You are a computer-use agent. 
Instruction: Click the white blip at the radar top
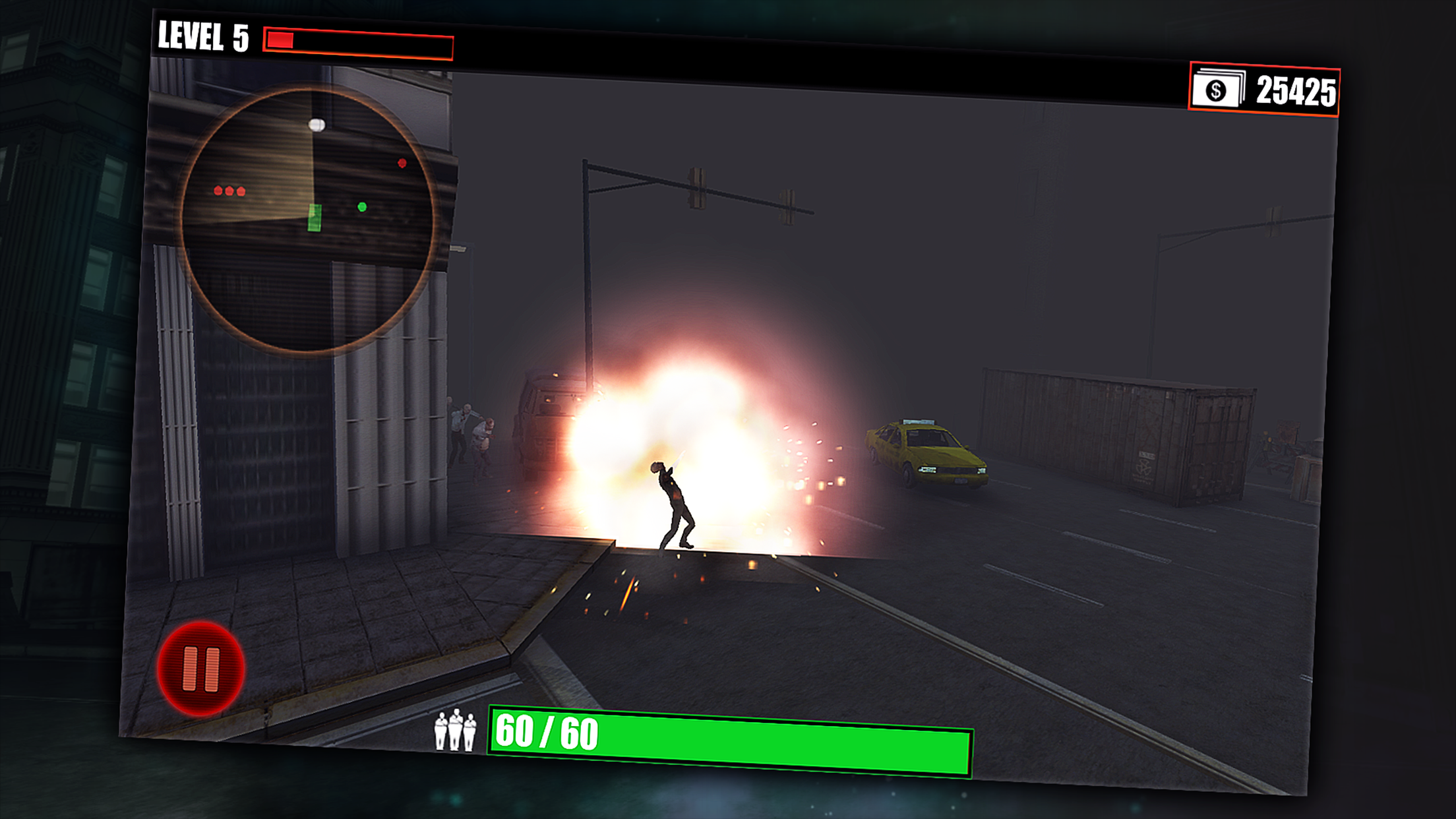315,123
